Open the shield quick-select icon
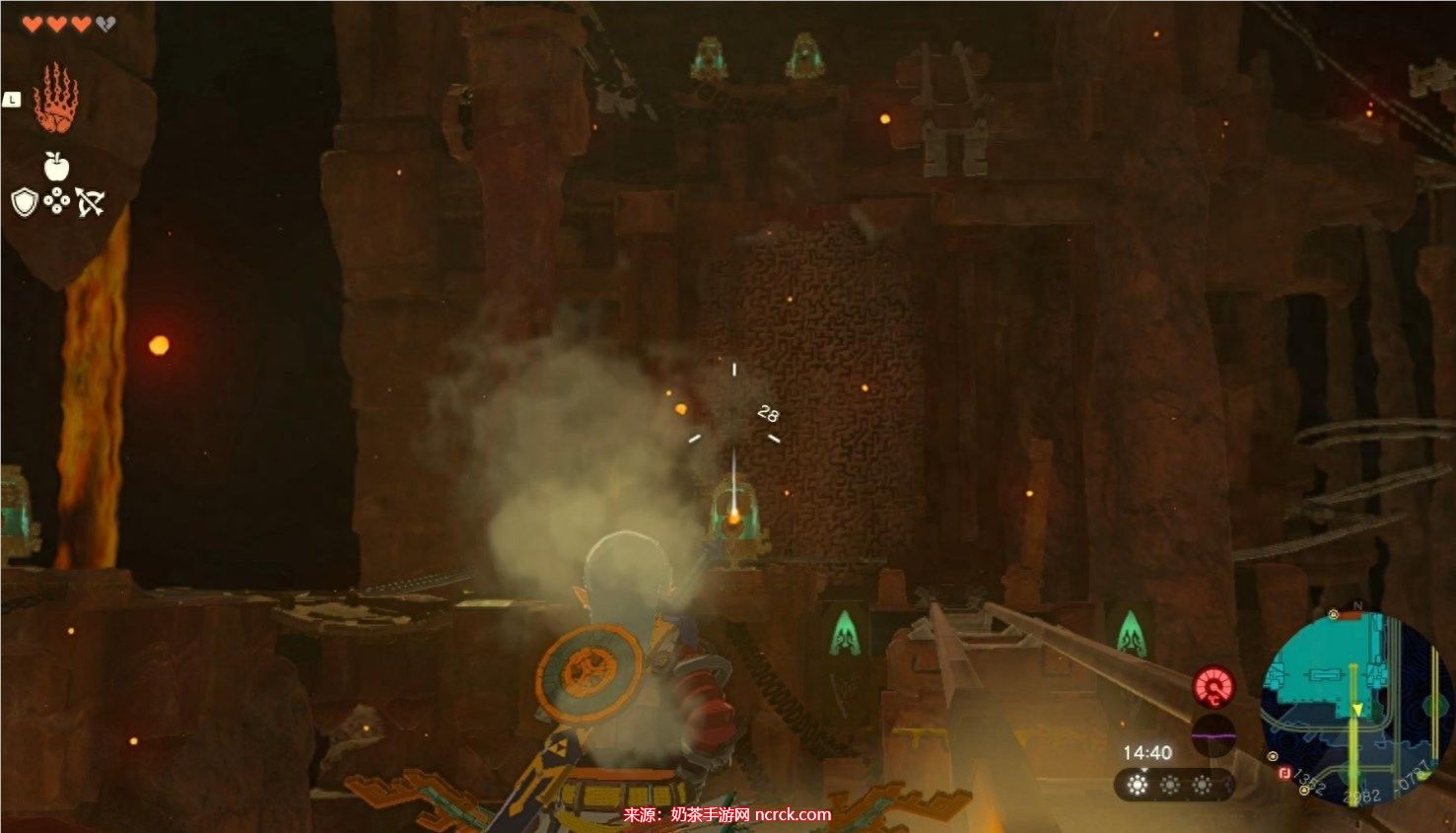1456x833 pixels. pos(25,203)
